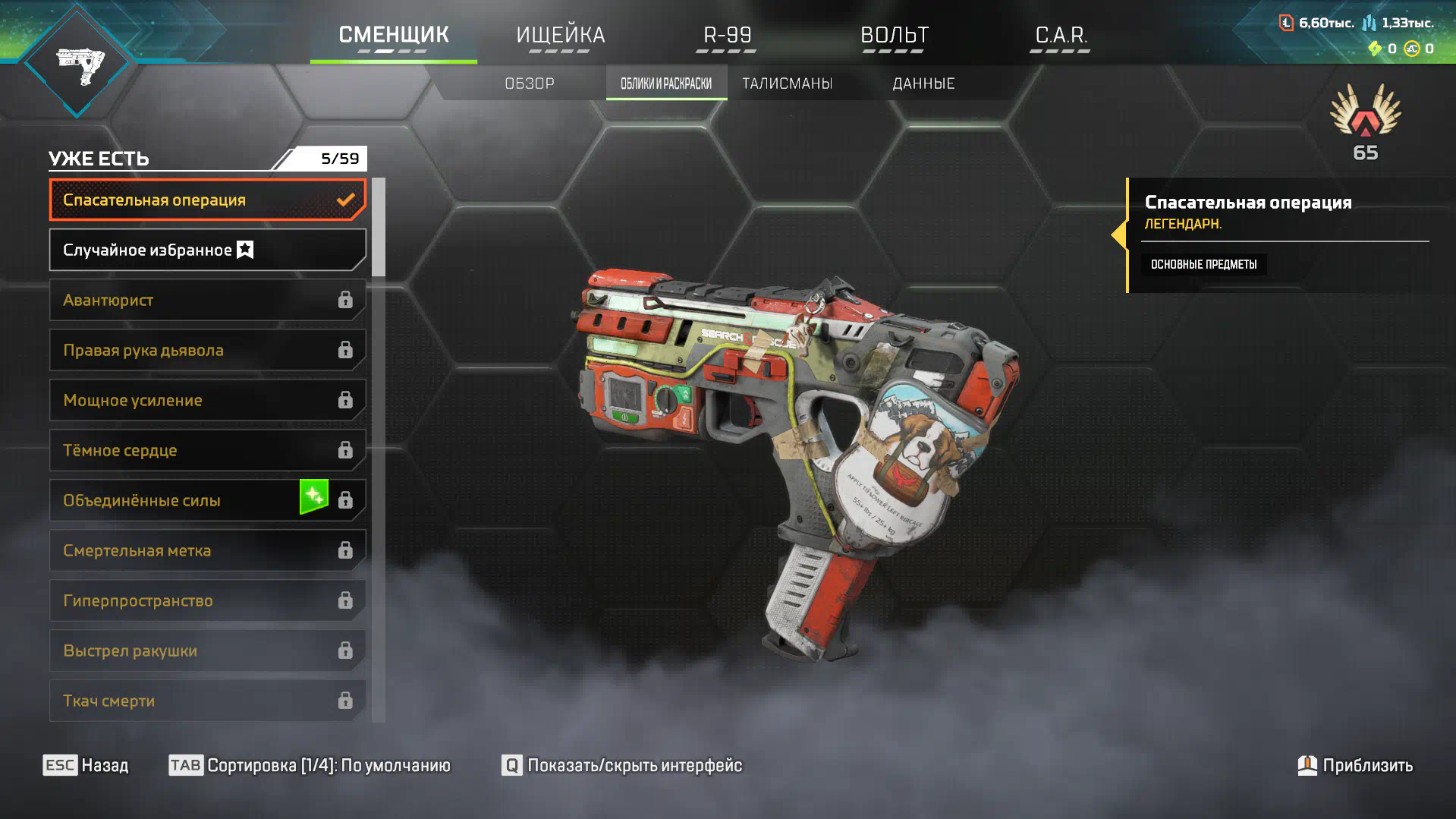Switch to the ИЩЕЙКА weapon tab

pyautogui.click(x=560, y=36)
